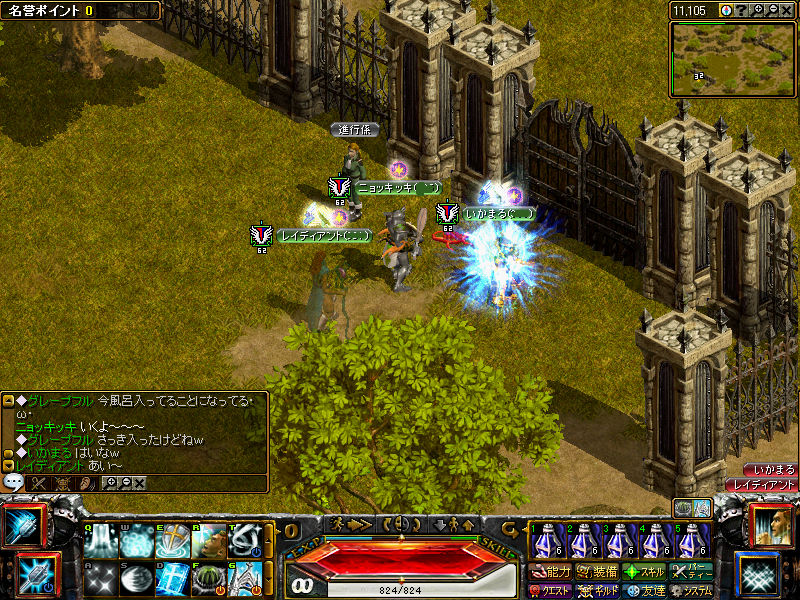800x600 pixels.
Task: Activate the blue book skill on D
Action: coord(172,579)
